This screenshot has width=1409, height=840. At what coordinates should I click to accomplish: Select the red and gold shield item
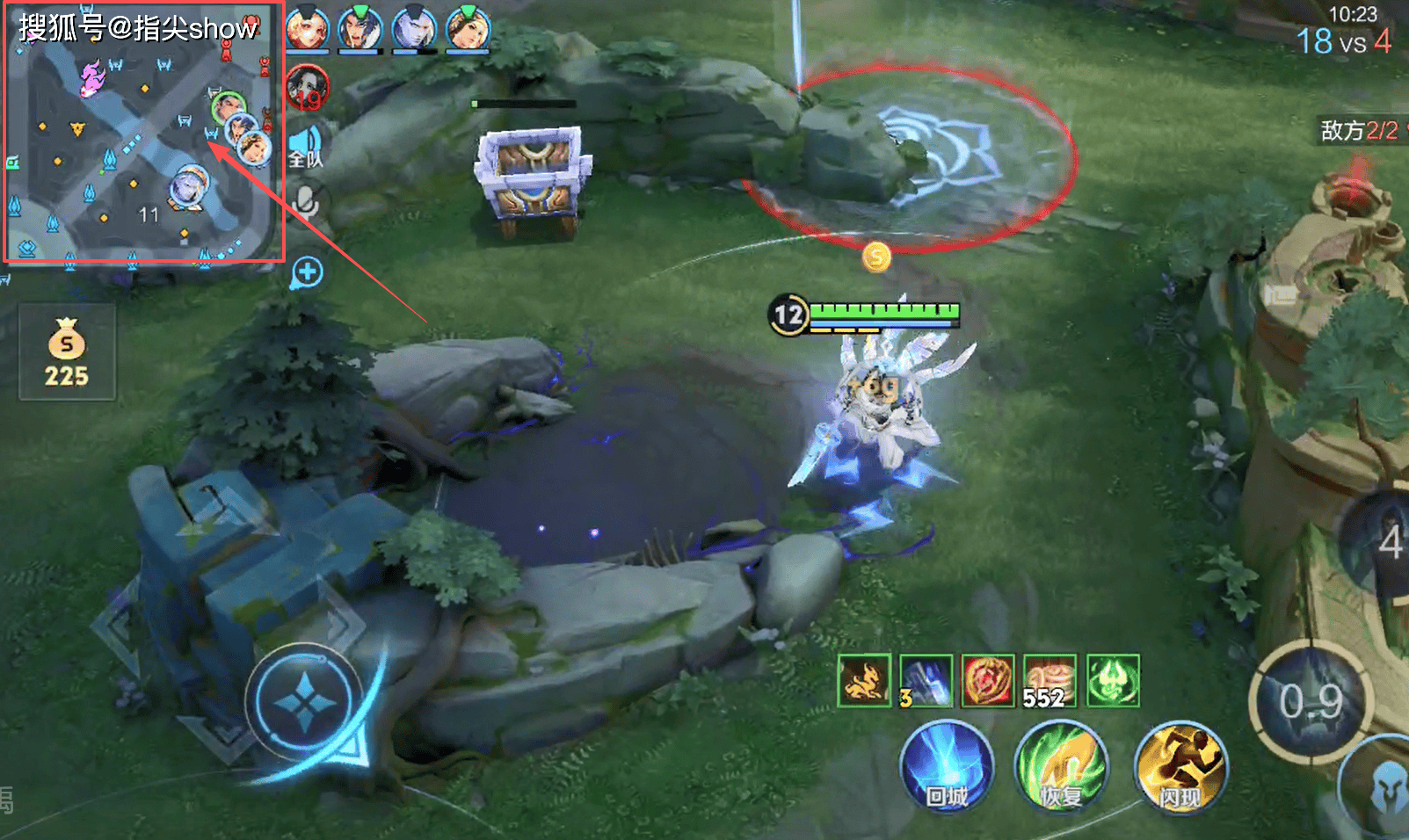pos(988,680)
